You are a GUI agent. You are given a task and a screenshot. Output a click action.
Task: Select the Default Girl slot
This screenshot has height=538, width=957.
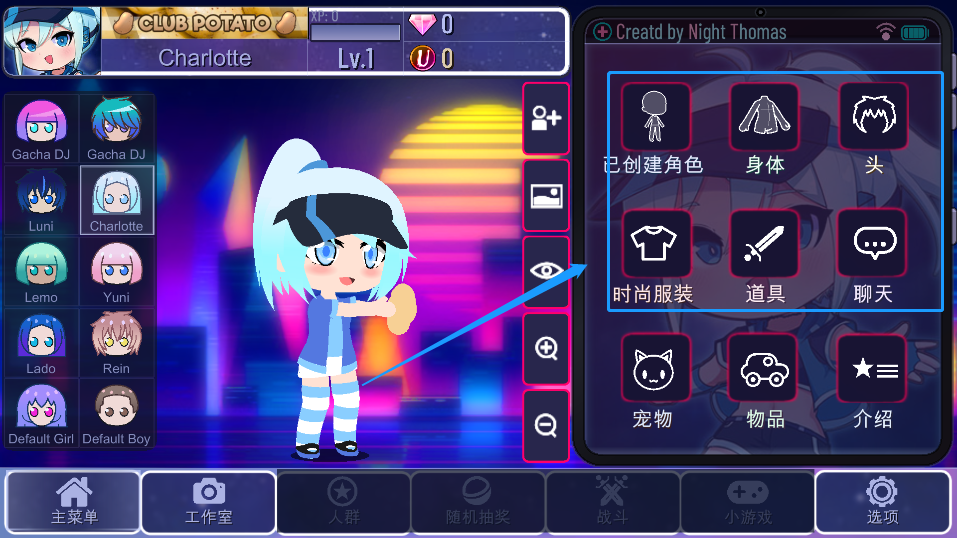pos(42,412)
